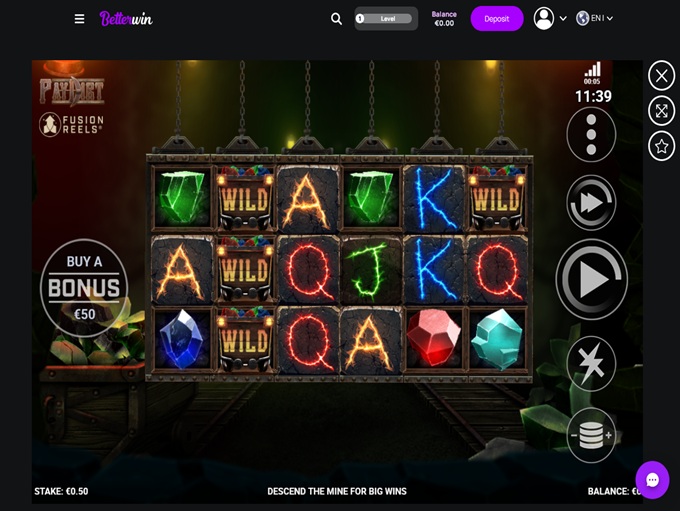Open the search magnifier icon

[336, 19]
